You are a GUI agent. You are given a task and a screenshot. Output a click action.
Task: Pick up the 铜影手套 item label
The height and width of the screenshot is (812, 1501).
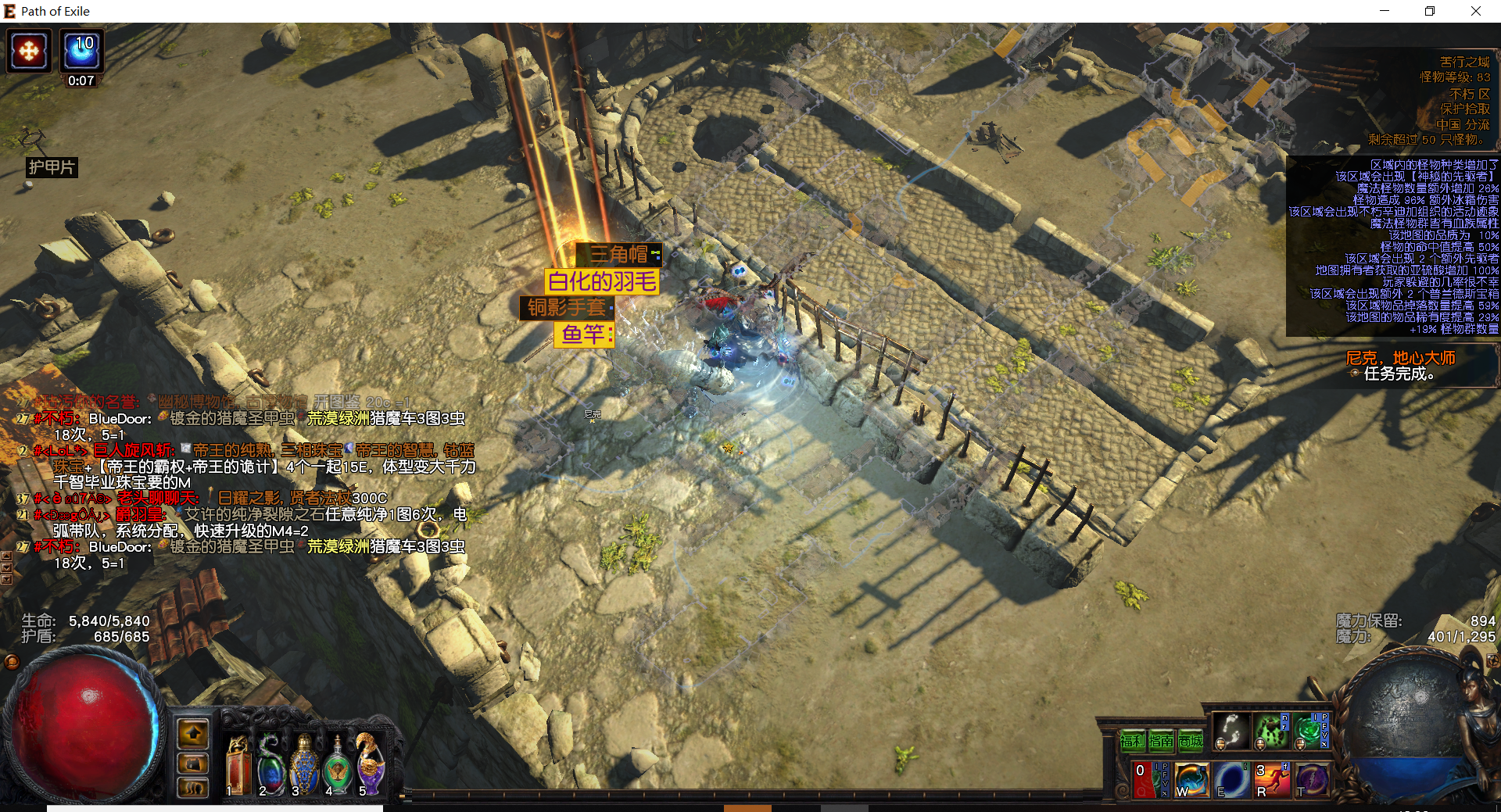[x=566, y=308]
